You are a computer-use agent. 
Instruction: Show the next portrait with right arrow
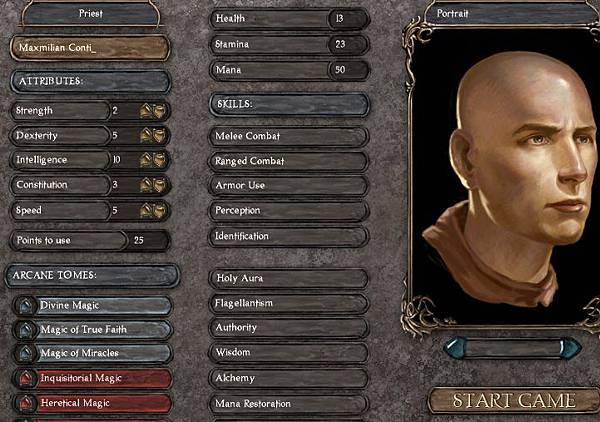click(571, 347)
